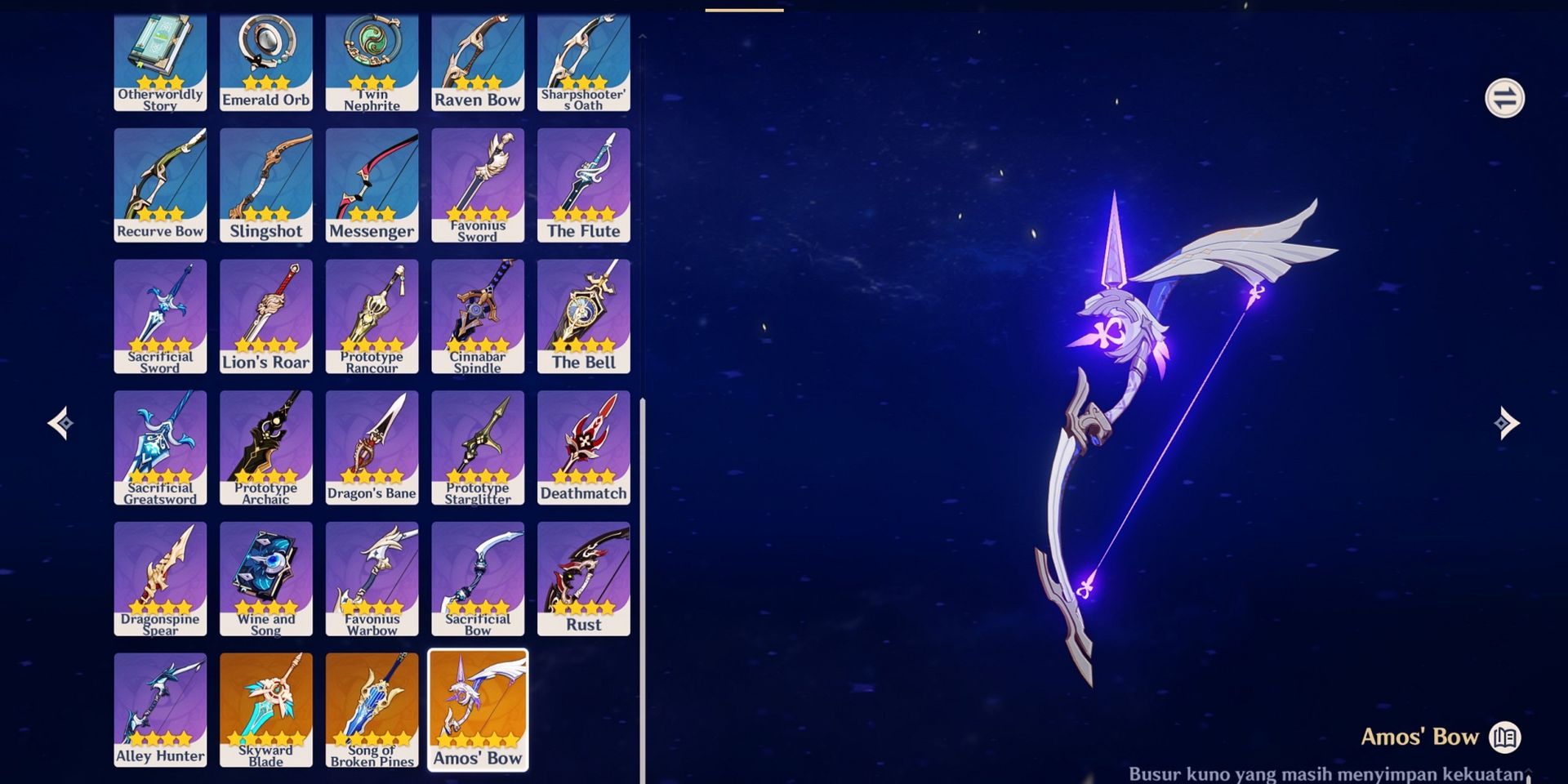Pick the Emerald Orb catalyst
Screen dimensions: 1568x784
click(x=266, y=62)
